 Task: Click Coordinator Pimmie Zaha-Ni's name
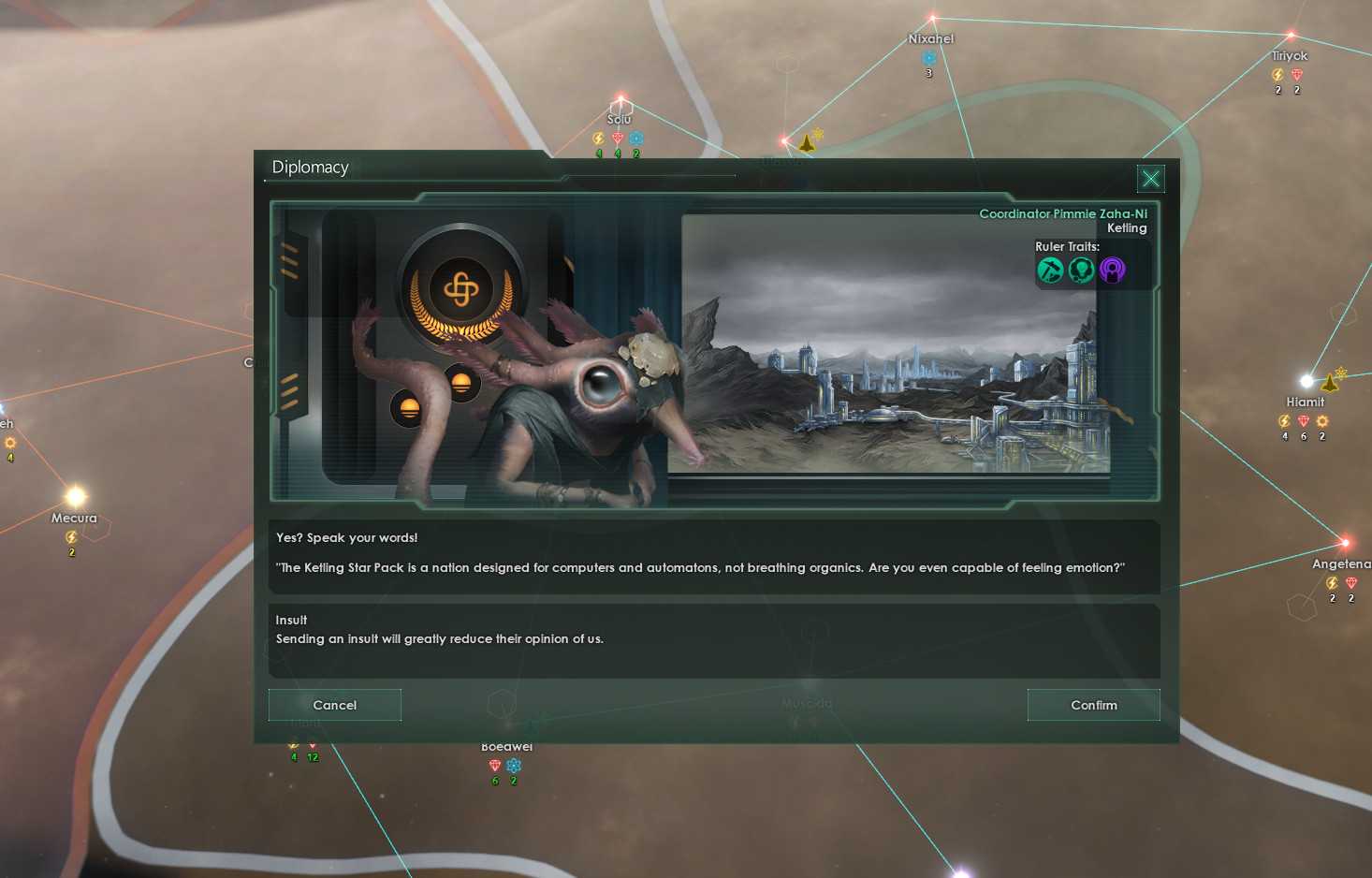[x=1062, y=213]
